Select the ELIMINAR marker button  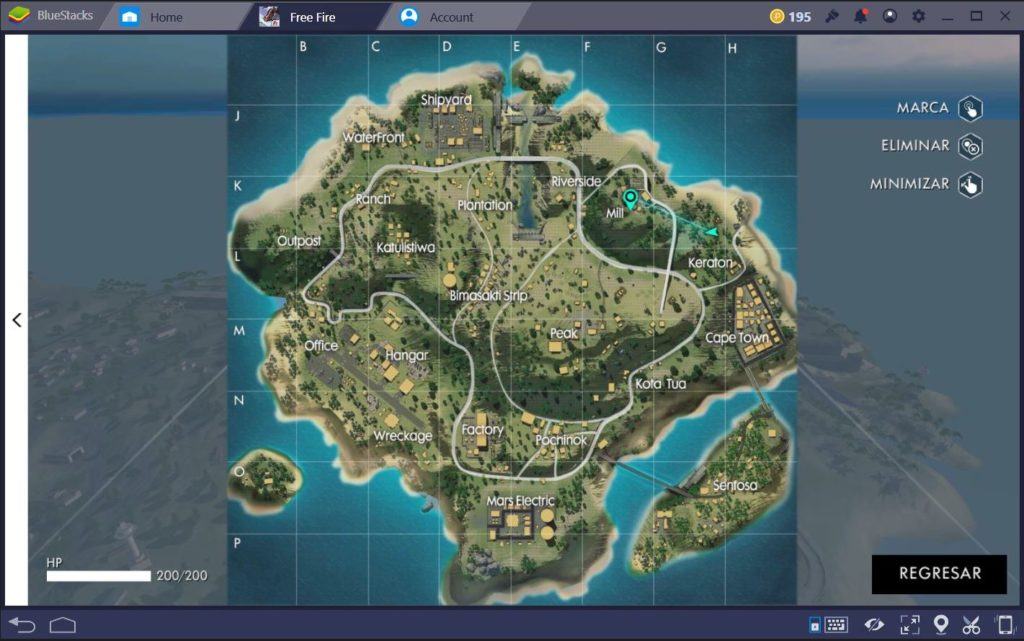click(x=969, y=147)
